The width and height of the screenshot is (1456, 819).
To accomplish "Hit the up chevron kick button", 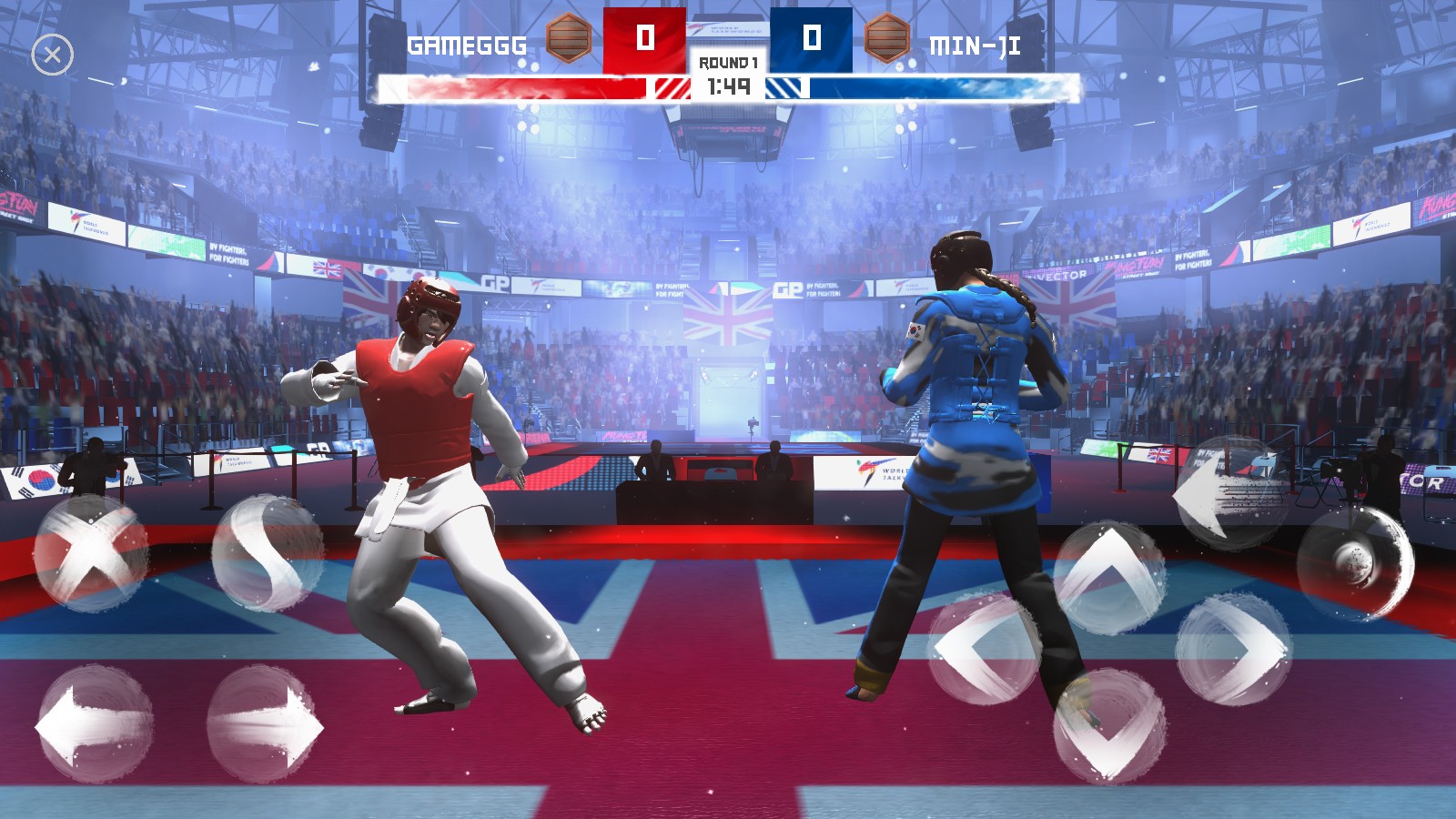I will [1110, 577].
